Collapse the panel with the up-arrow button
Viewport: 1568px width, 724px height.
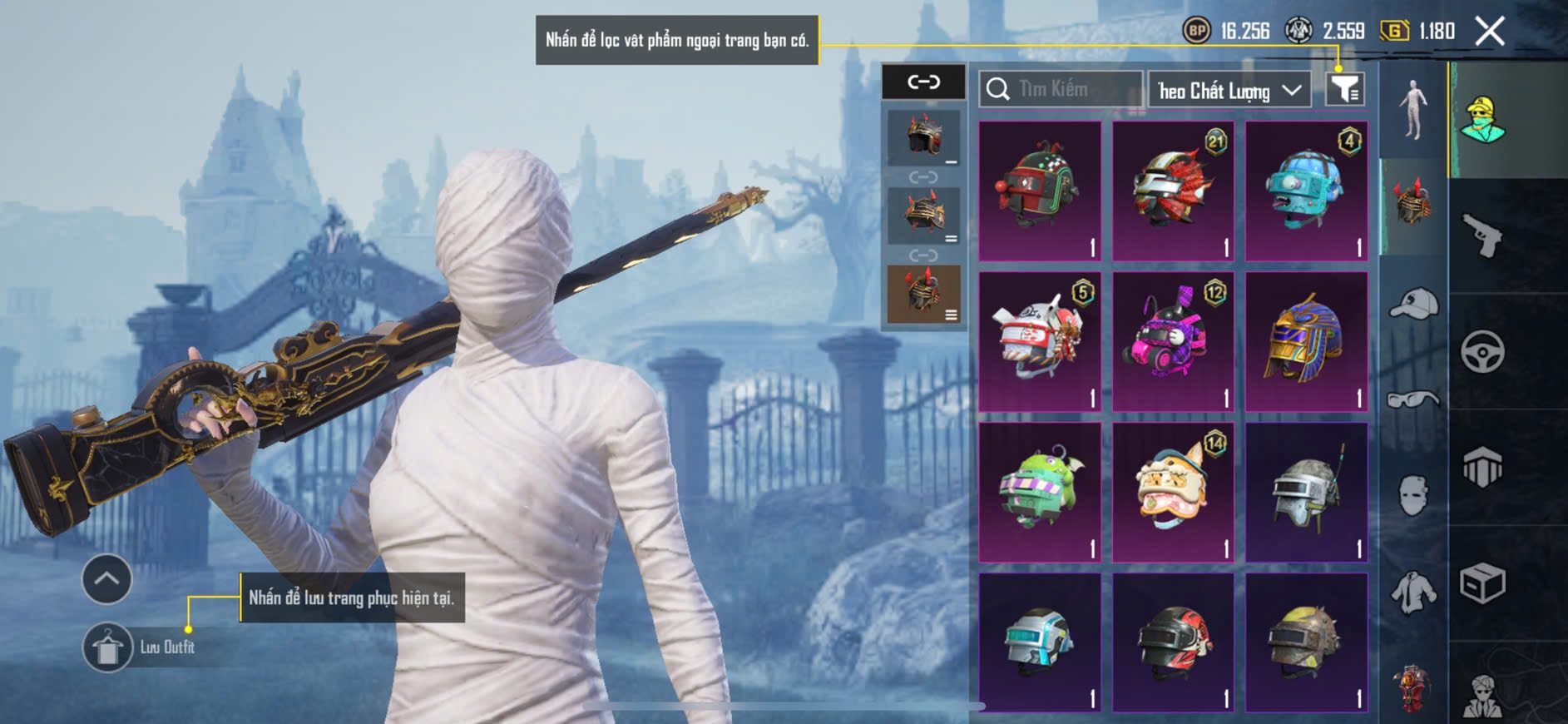pos(106,578)
